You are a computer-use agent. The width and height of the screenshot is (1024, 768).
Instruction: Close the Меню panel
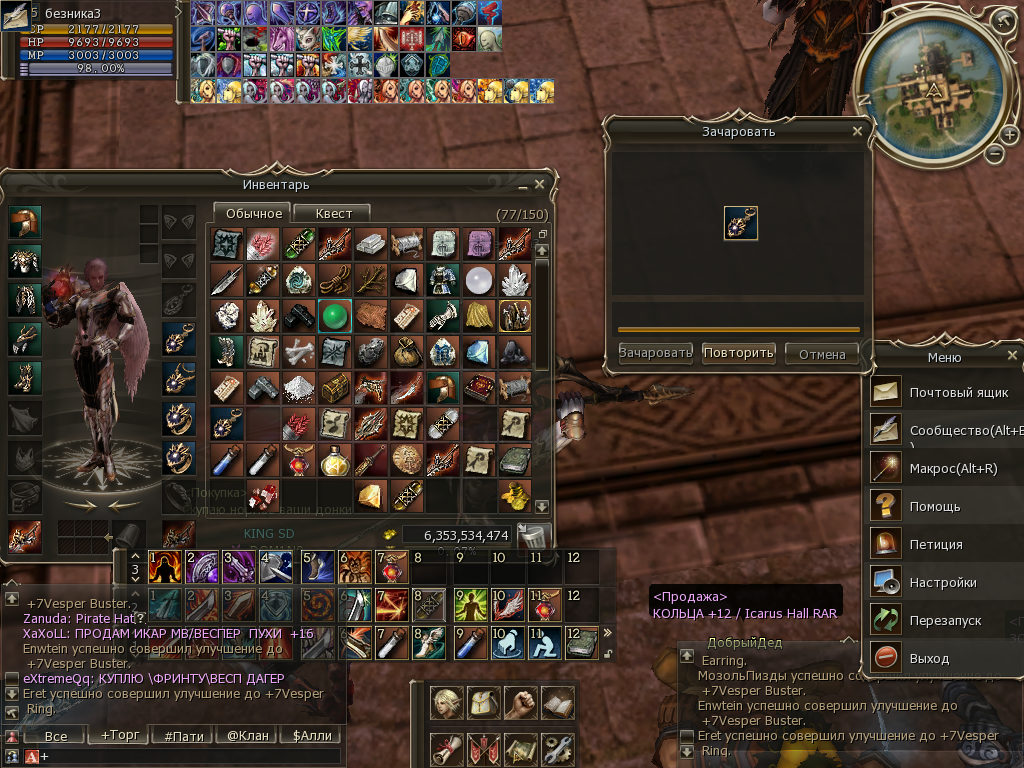pos(1012,356)
